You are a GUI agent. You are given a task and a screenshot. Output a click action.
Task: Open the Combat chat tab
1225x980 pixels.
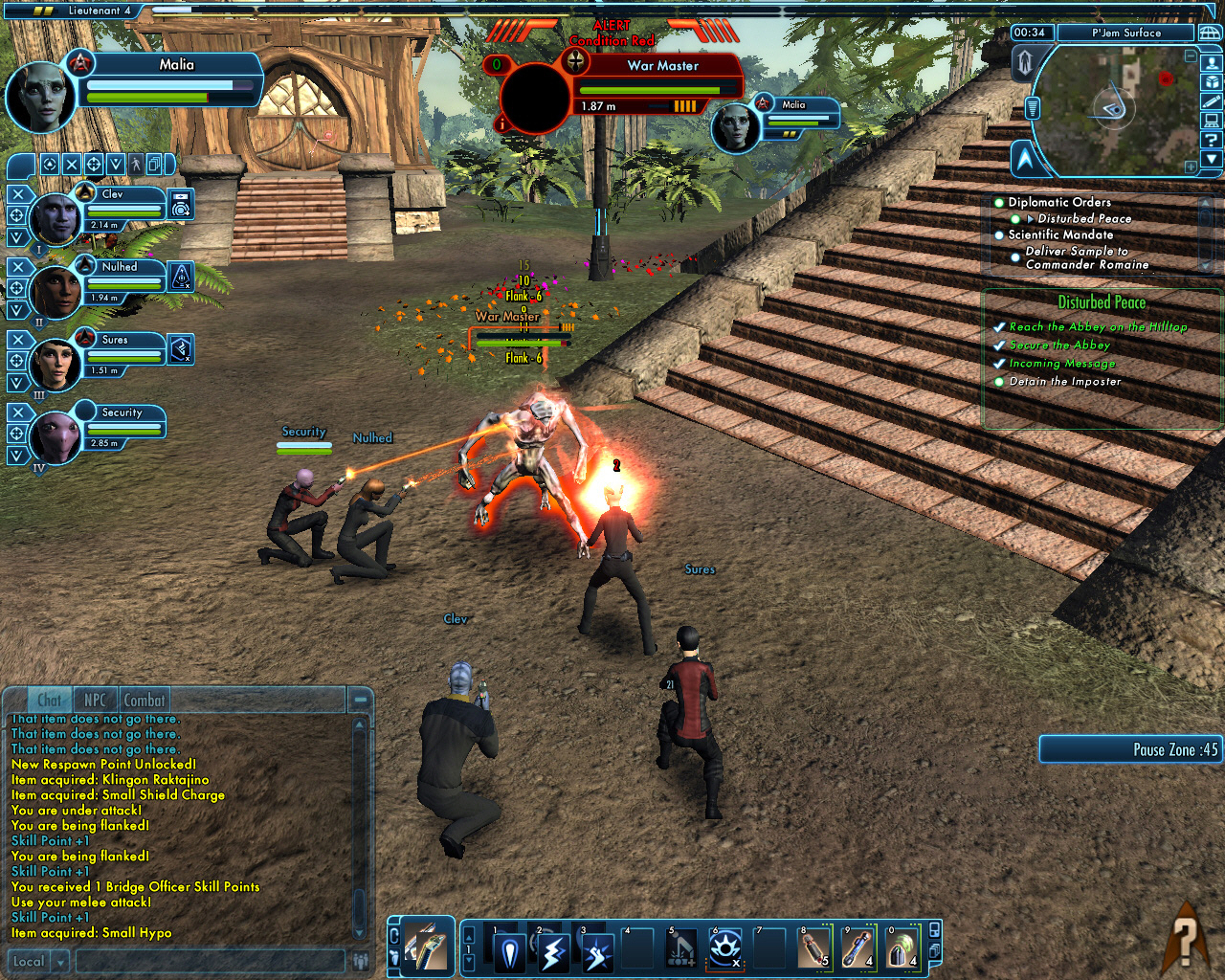coord(145,700)
